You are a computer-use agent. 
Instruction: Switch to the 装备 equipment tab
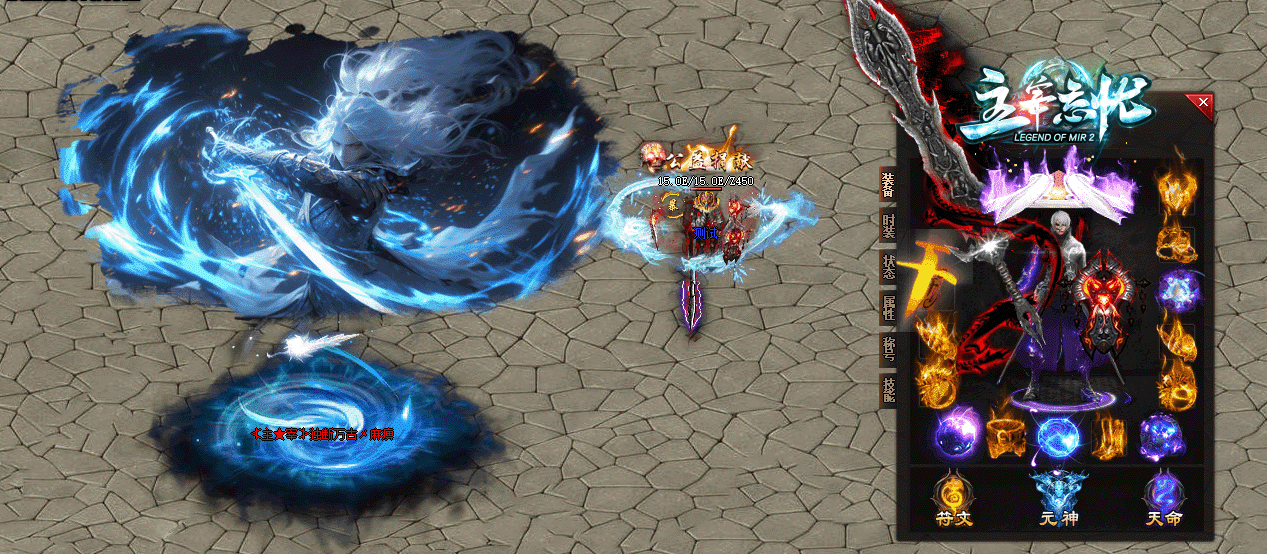[x=887, y=184]
